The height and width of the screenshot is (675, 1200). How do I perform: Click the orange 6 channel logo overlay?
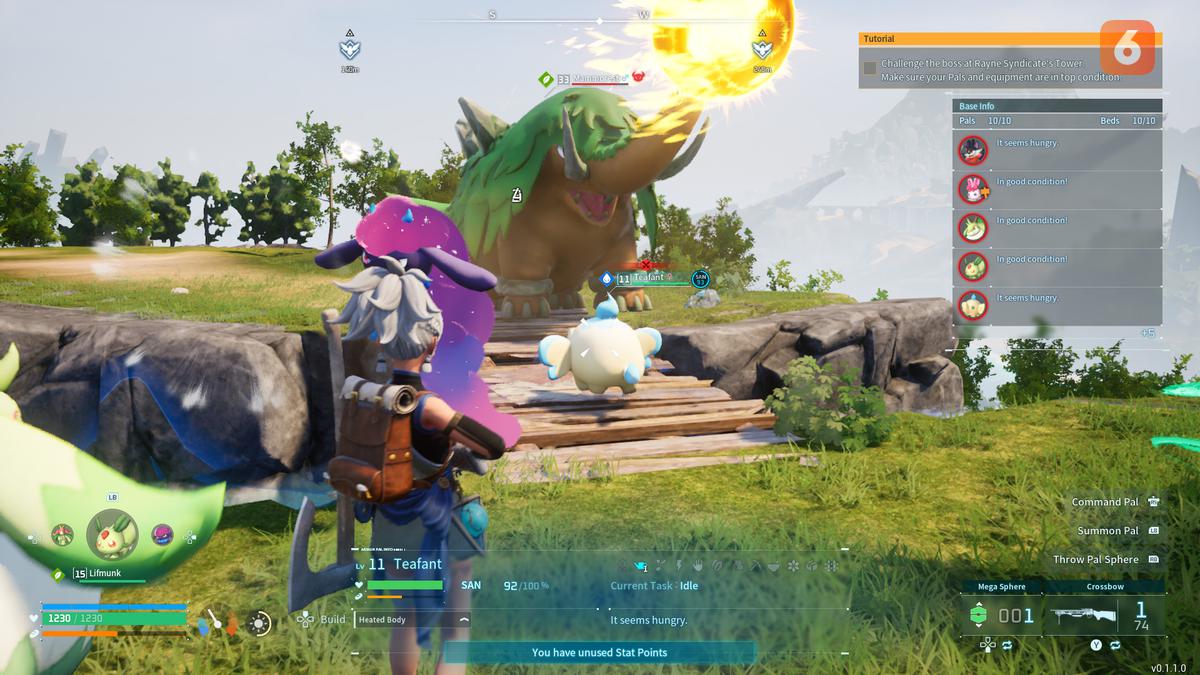click(x=1127, y=47)
